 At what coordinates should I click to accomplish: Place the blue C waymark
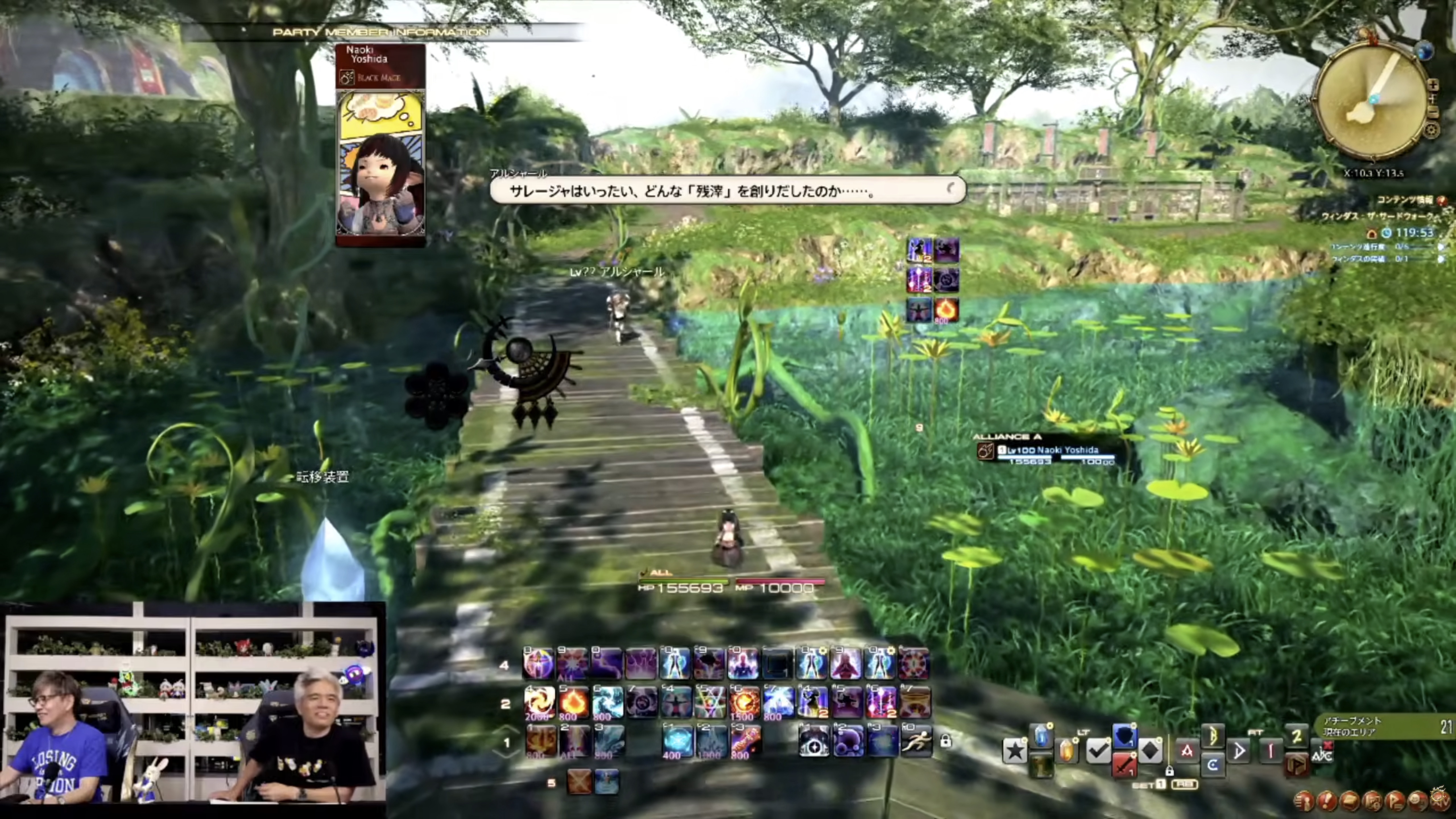[1212, 765]
